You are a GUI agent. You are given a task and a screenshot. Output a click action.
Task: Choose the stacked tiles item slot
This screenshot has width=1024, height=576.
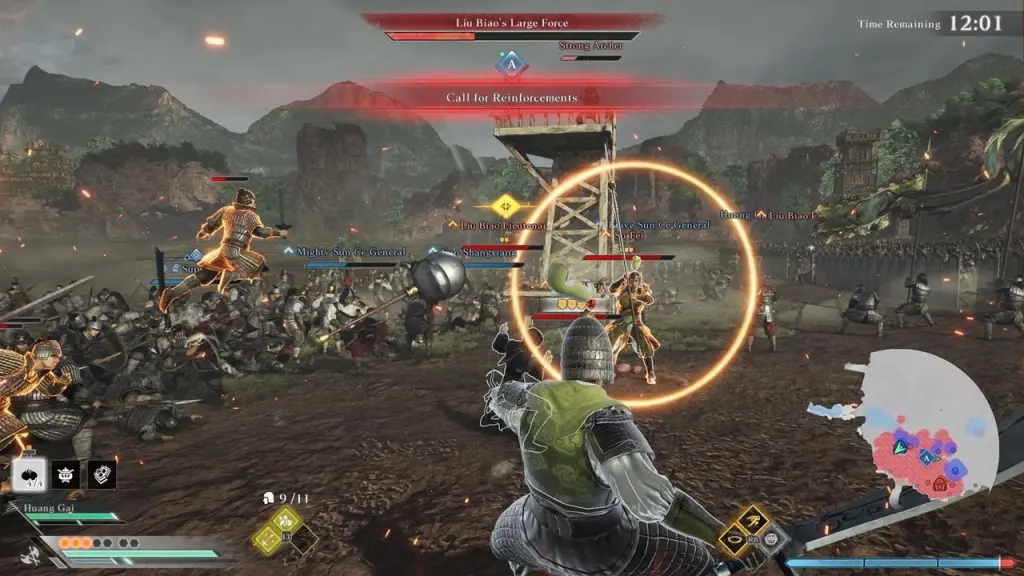click(x=102, y=474)
